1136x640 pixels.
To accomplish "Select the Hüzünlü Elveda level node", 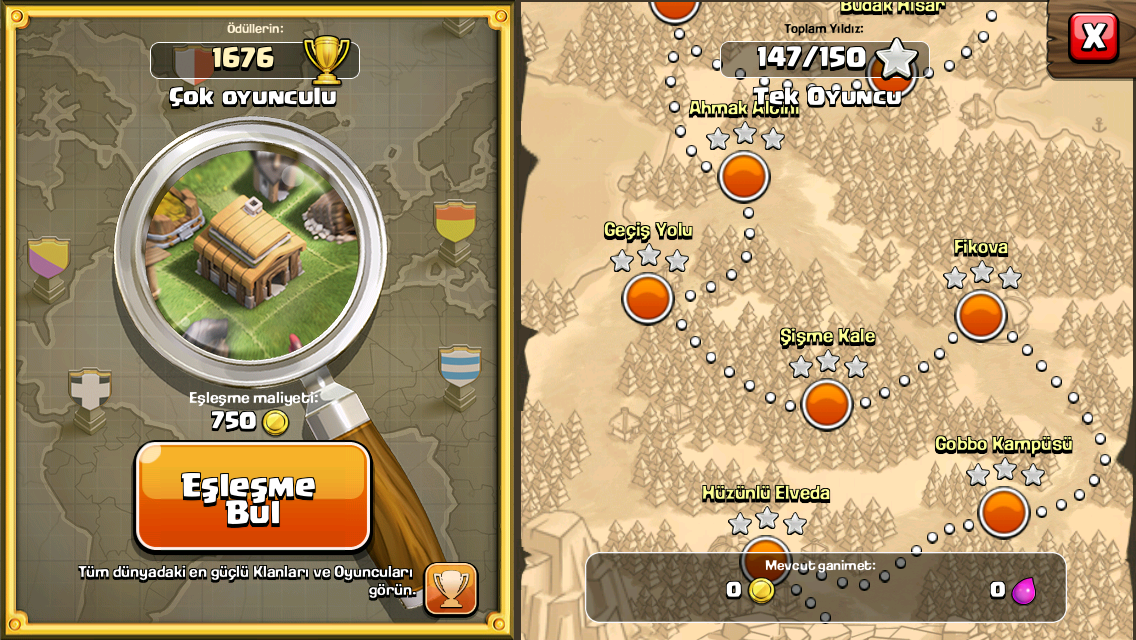I will point(766,558).
